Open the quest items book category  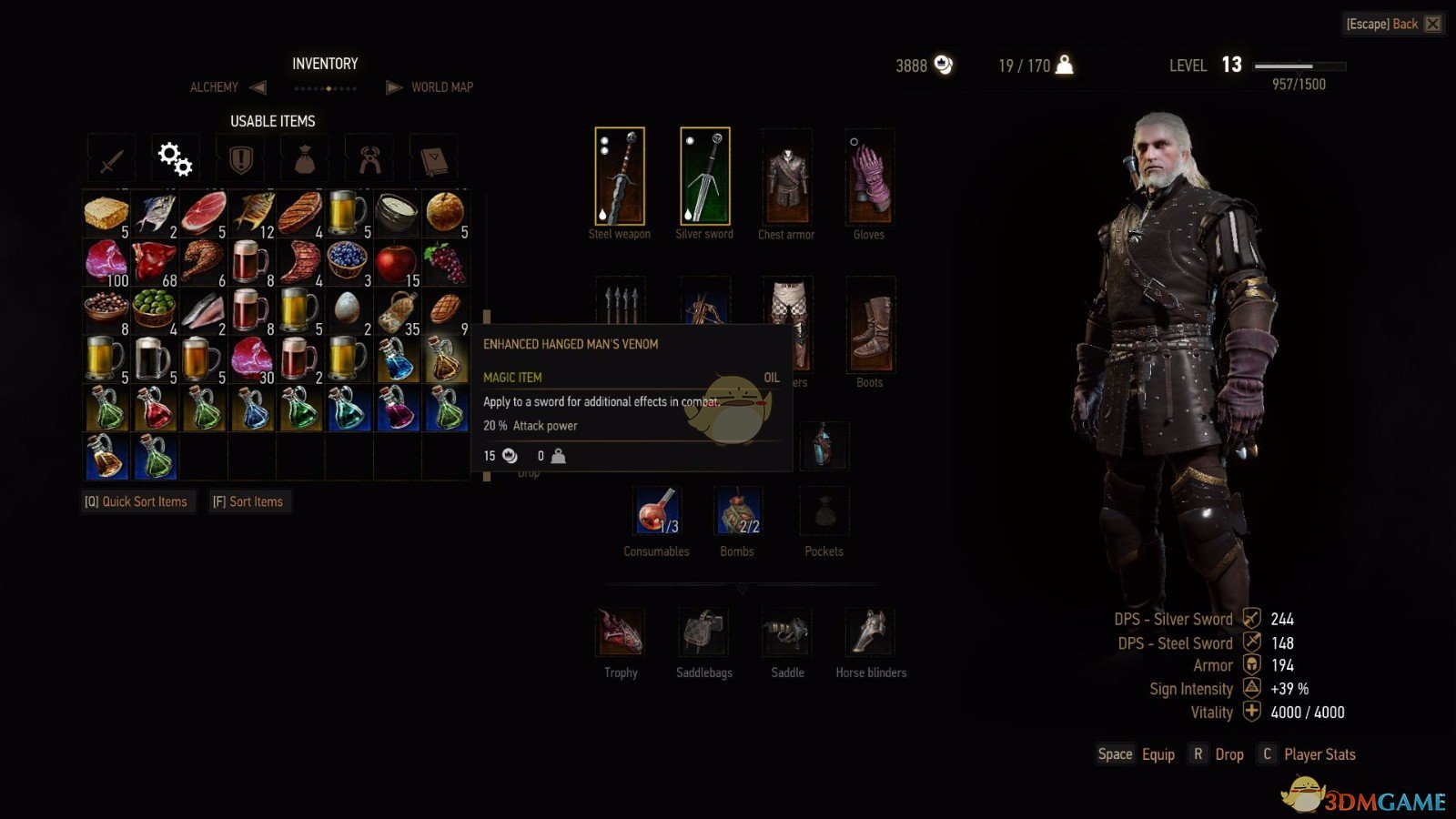point(433,157)
